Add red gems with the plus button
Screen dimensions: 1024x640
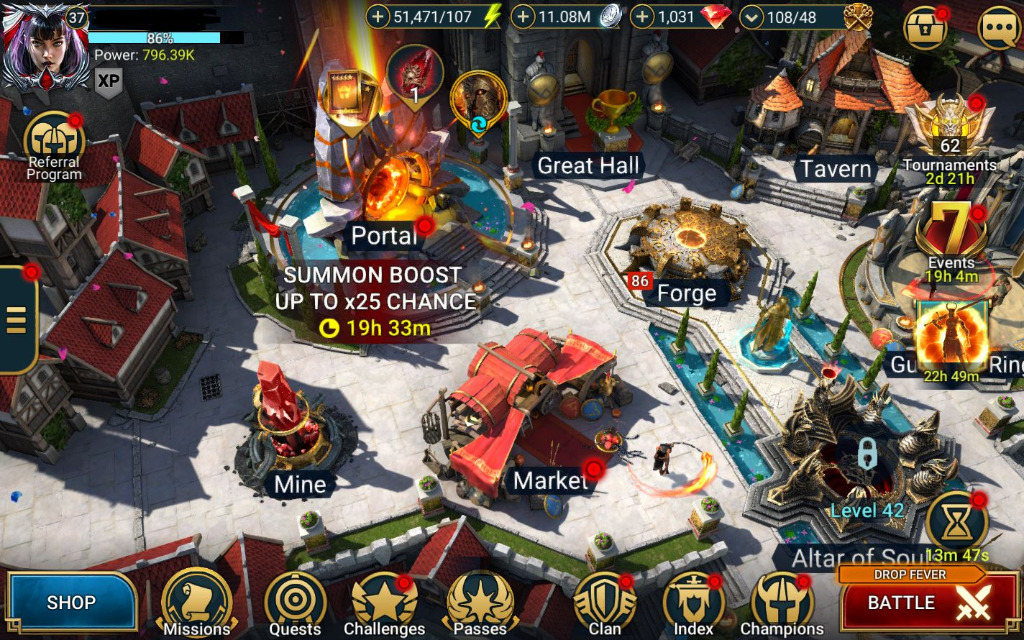tap(642, 16)
